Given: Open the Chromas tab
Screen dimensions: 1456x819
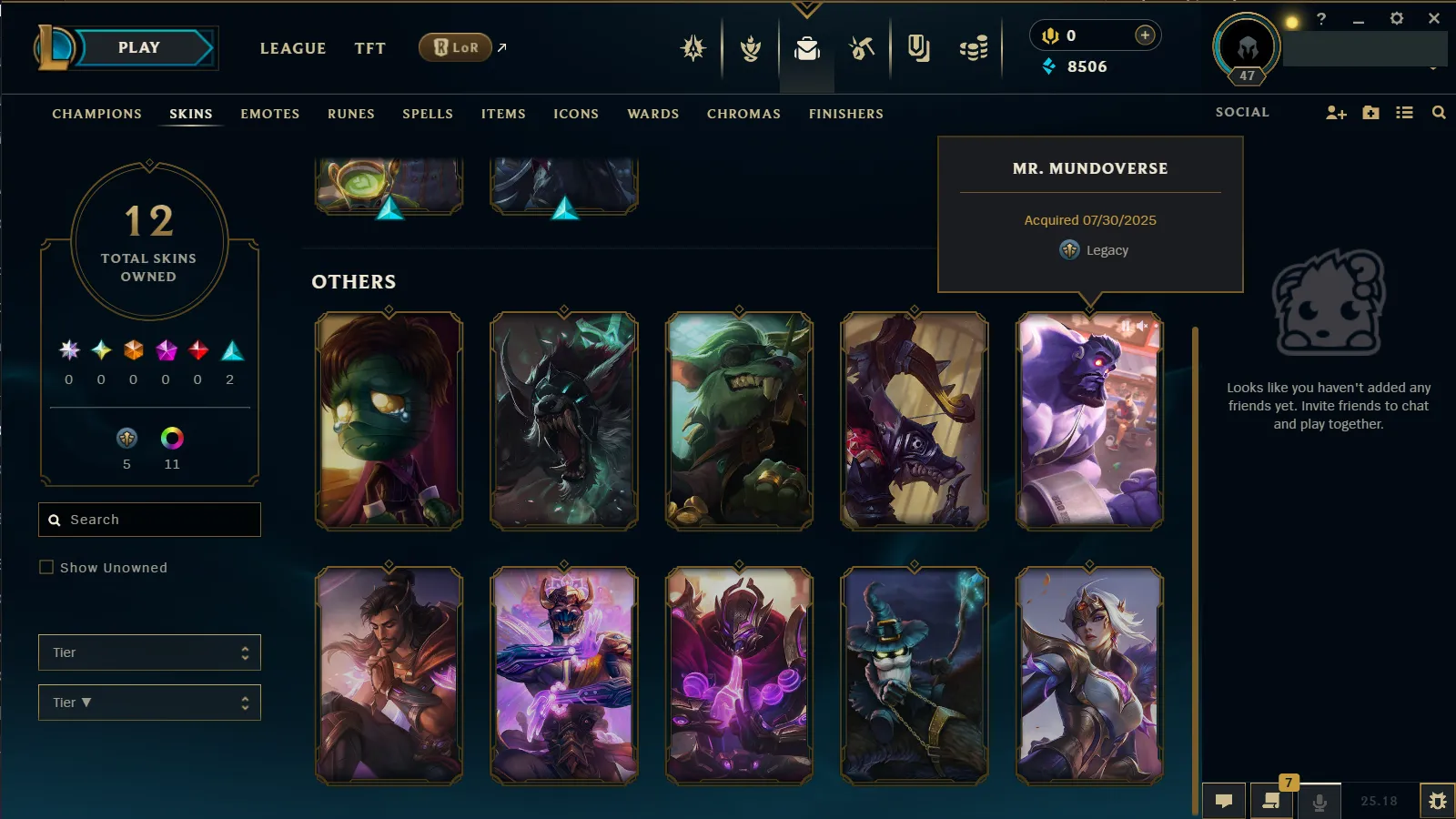Looking at the screenshot, I should pos(743,114).
